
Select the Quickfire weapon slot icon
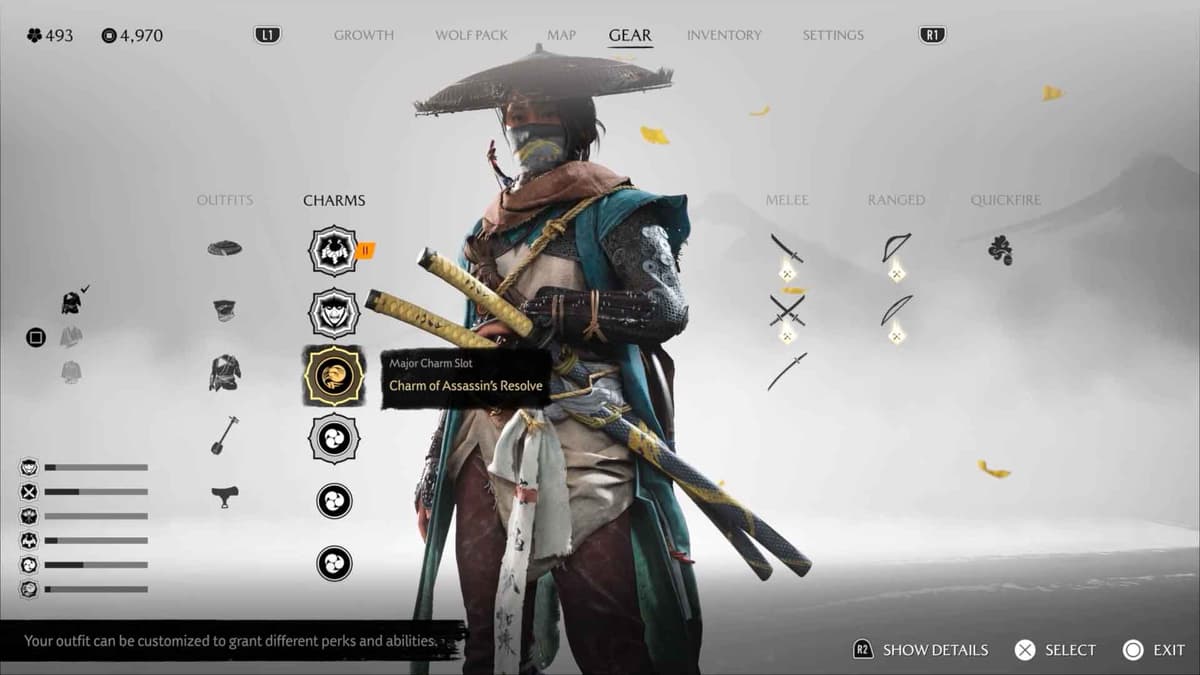[x=999, y=250]
